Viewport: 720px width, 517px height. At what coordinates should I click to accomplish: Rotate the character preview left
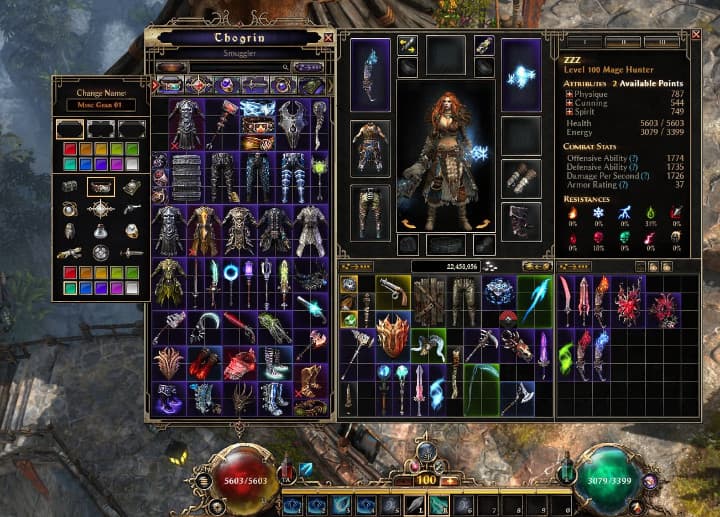pyautogui.click(x=407, y=223)
